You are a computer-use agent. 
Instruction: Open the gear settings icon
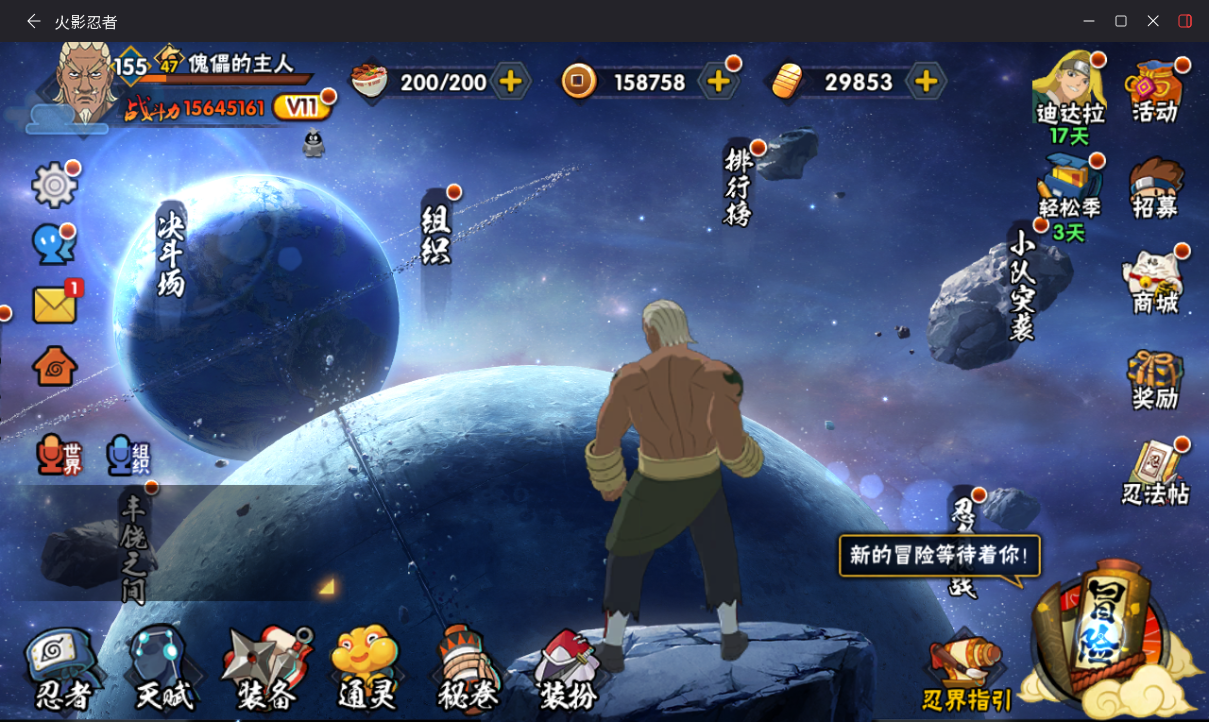55,185
